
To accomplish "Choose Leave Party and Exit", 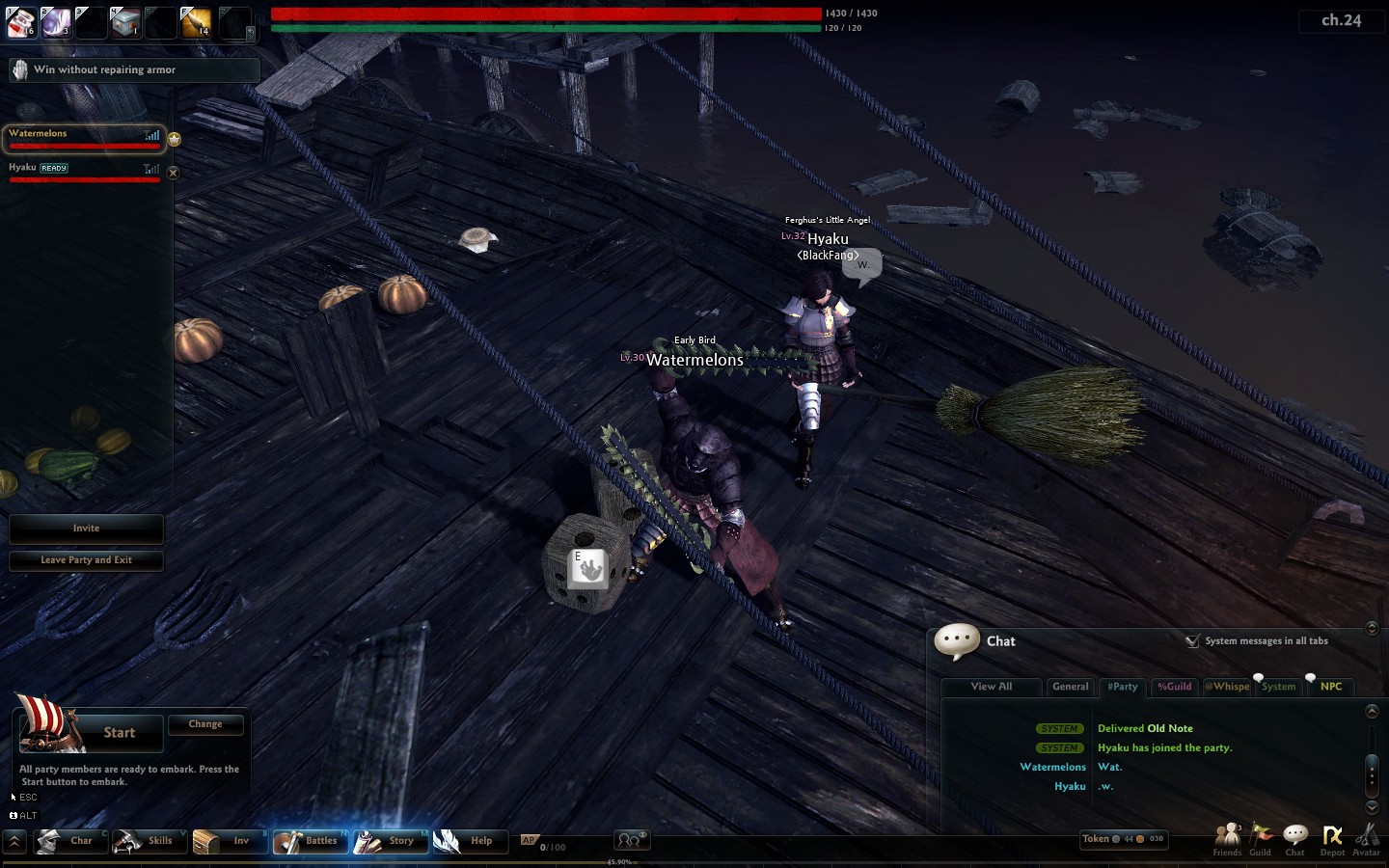I will tap(86, 560).
